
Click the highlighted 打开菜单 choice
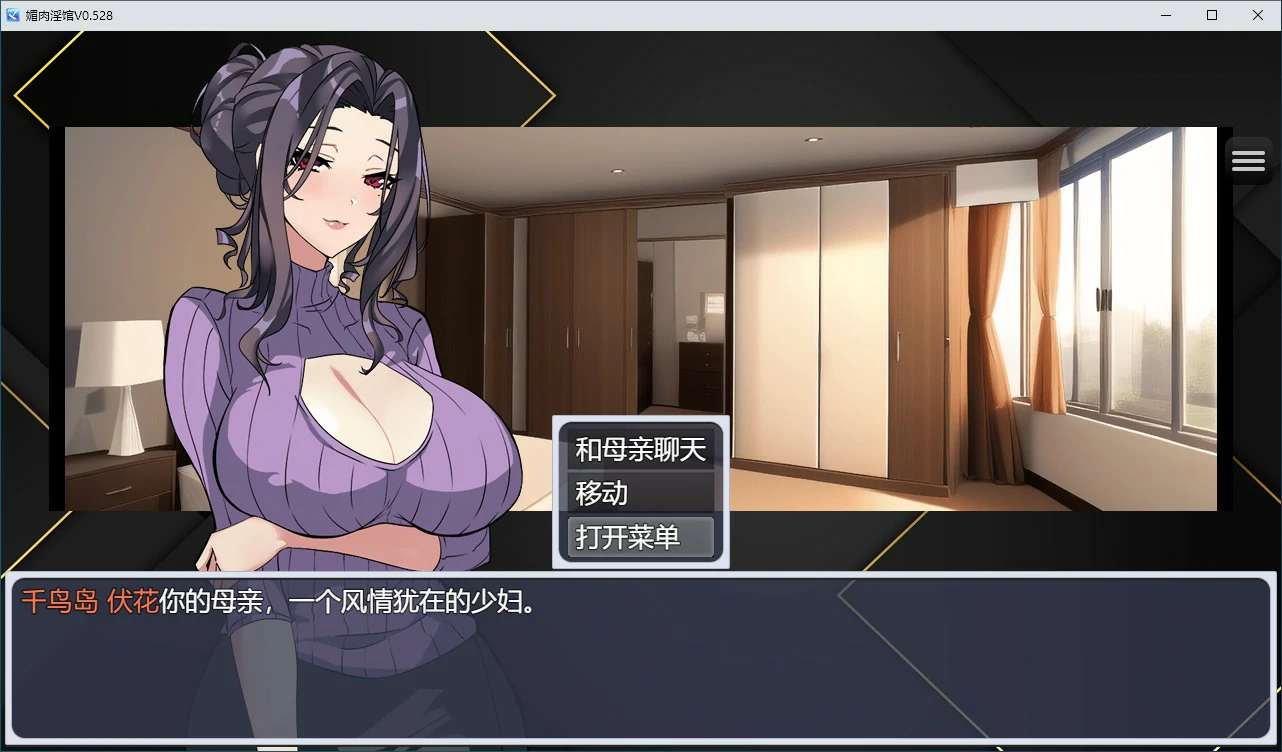[639, 537]
